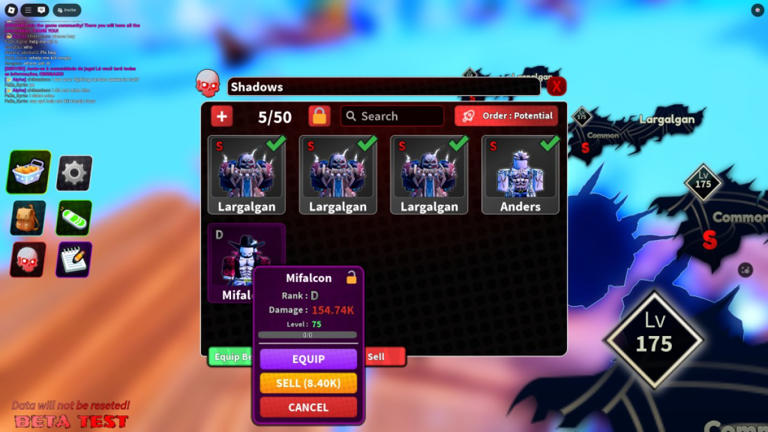This screenshot has height=432, width=768.
Task: Open the notepad and pencil icon
Action: [74, 259]
